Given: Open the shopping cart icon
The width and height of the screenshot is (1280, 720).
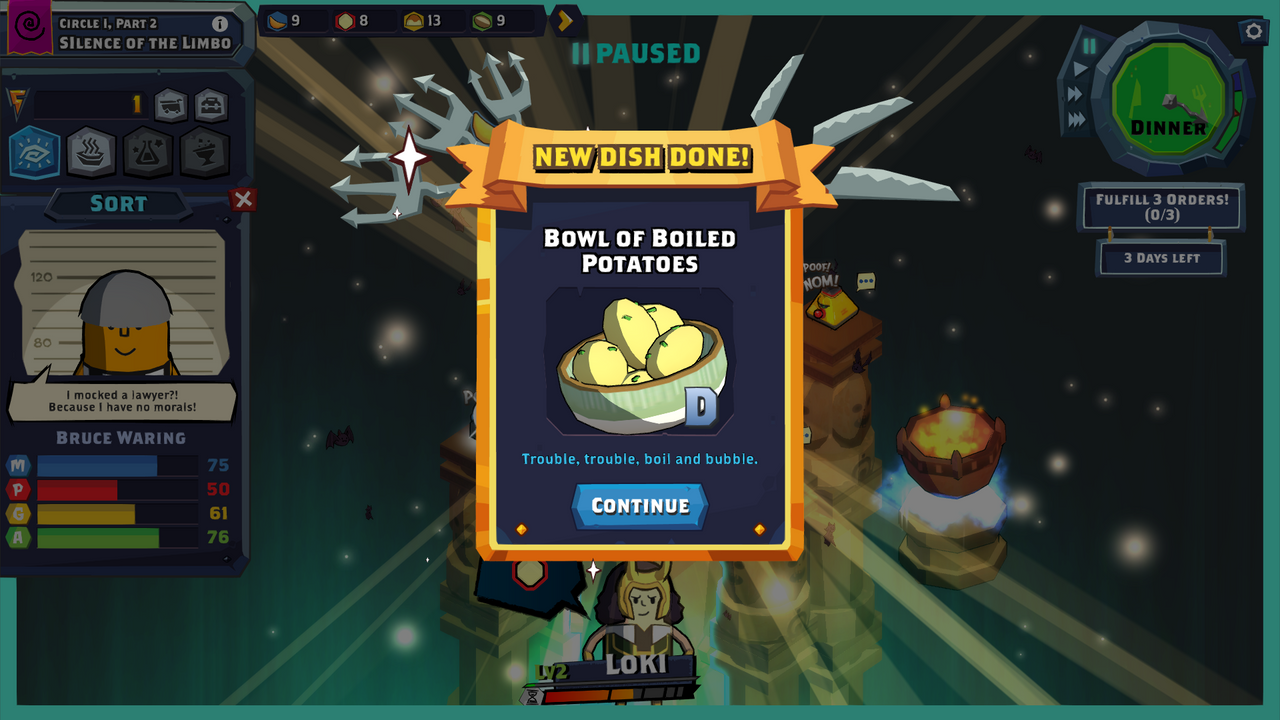Looking at the screenshot, I should (170, 104).
